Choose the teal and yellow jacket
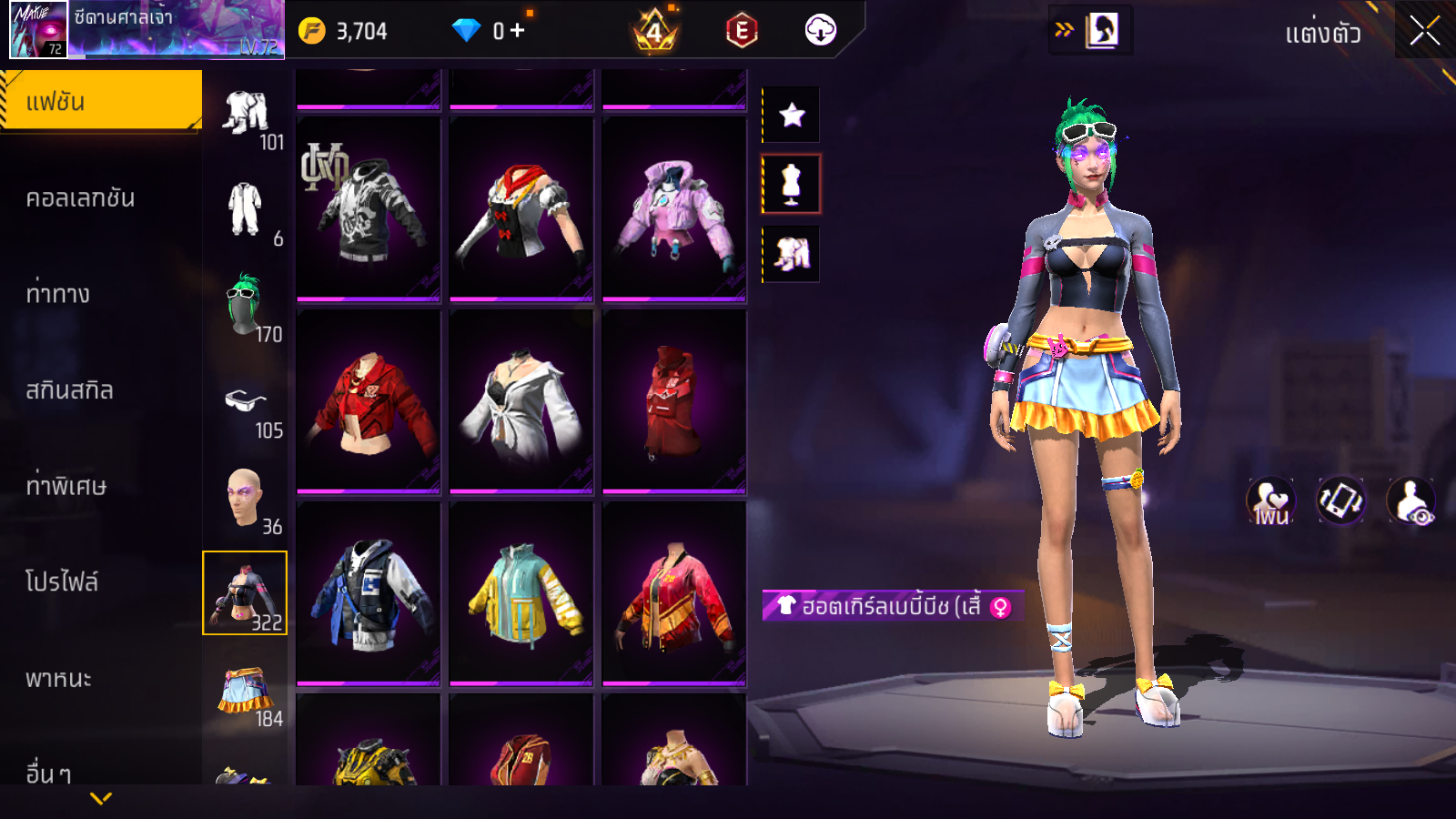This screenshot has width=1456, height=819. pyautogui.click(x=521, y=593)
